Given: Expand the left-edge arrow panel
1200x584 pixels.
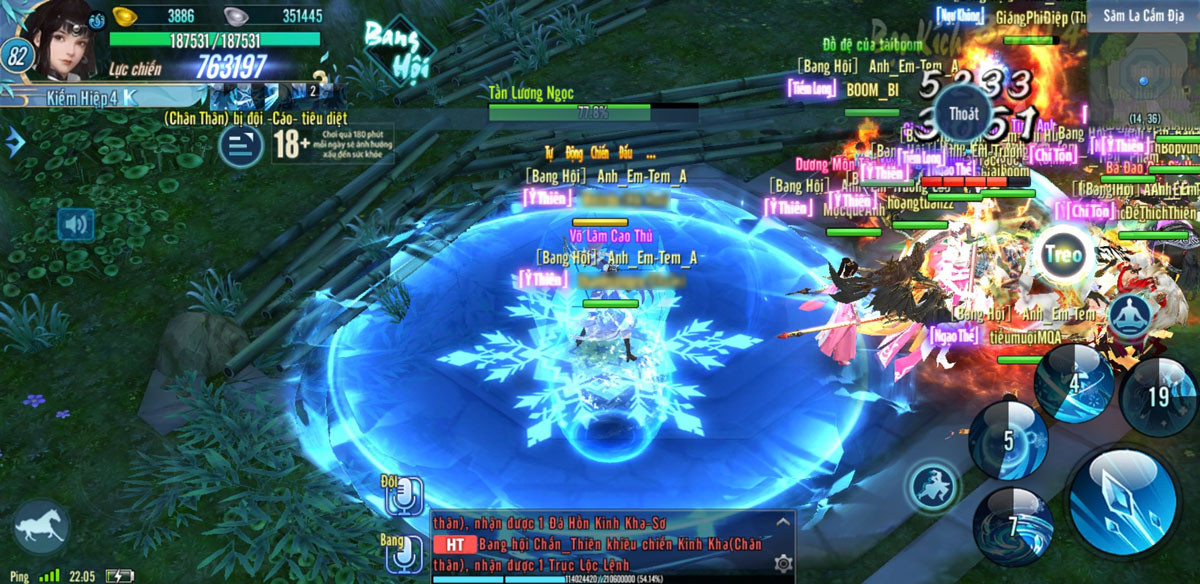Looking at the screenshot, I should click(14, 143).
